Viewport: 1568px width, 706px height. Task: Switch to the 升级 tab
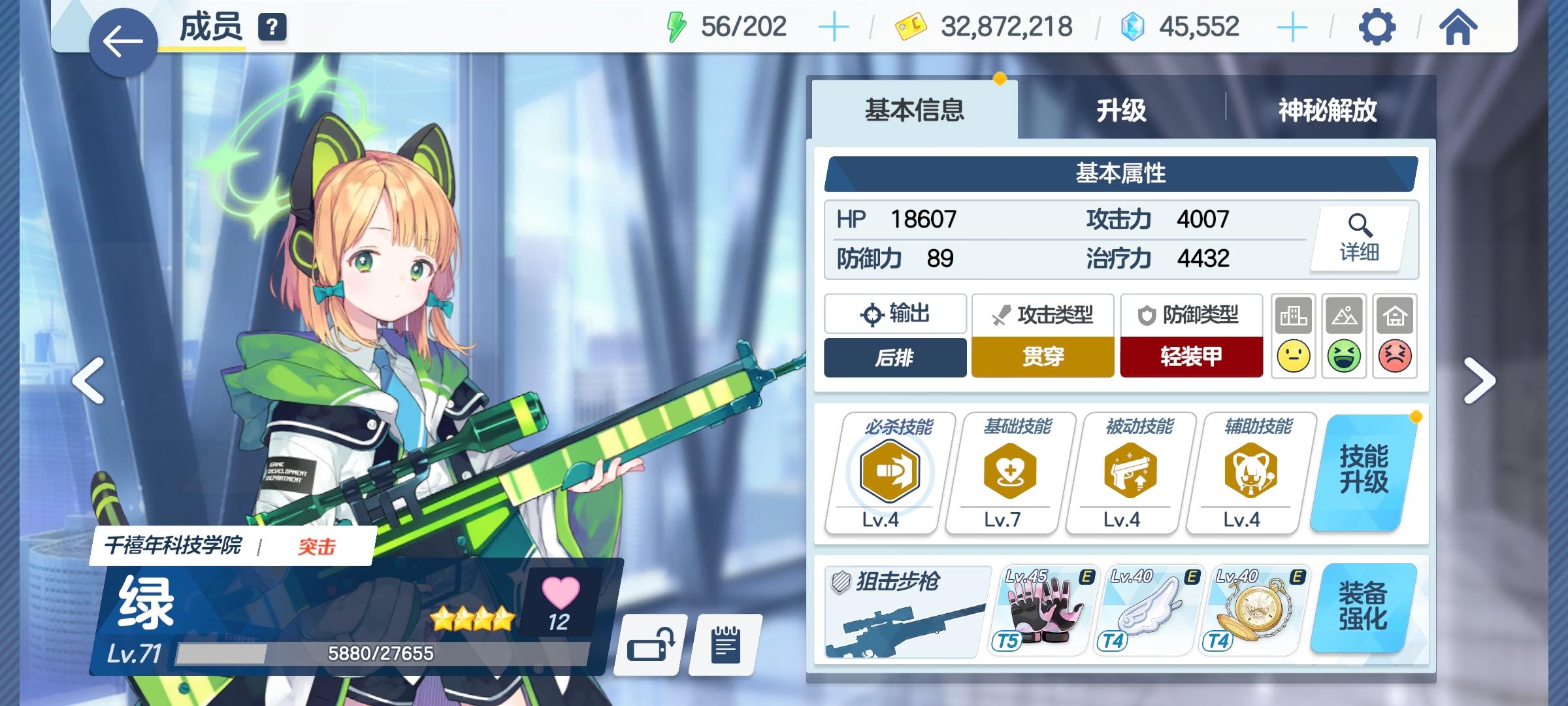pyautogui.click(x=1122, y=111)
